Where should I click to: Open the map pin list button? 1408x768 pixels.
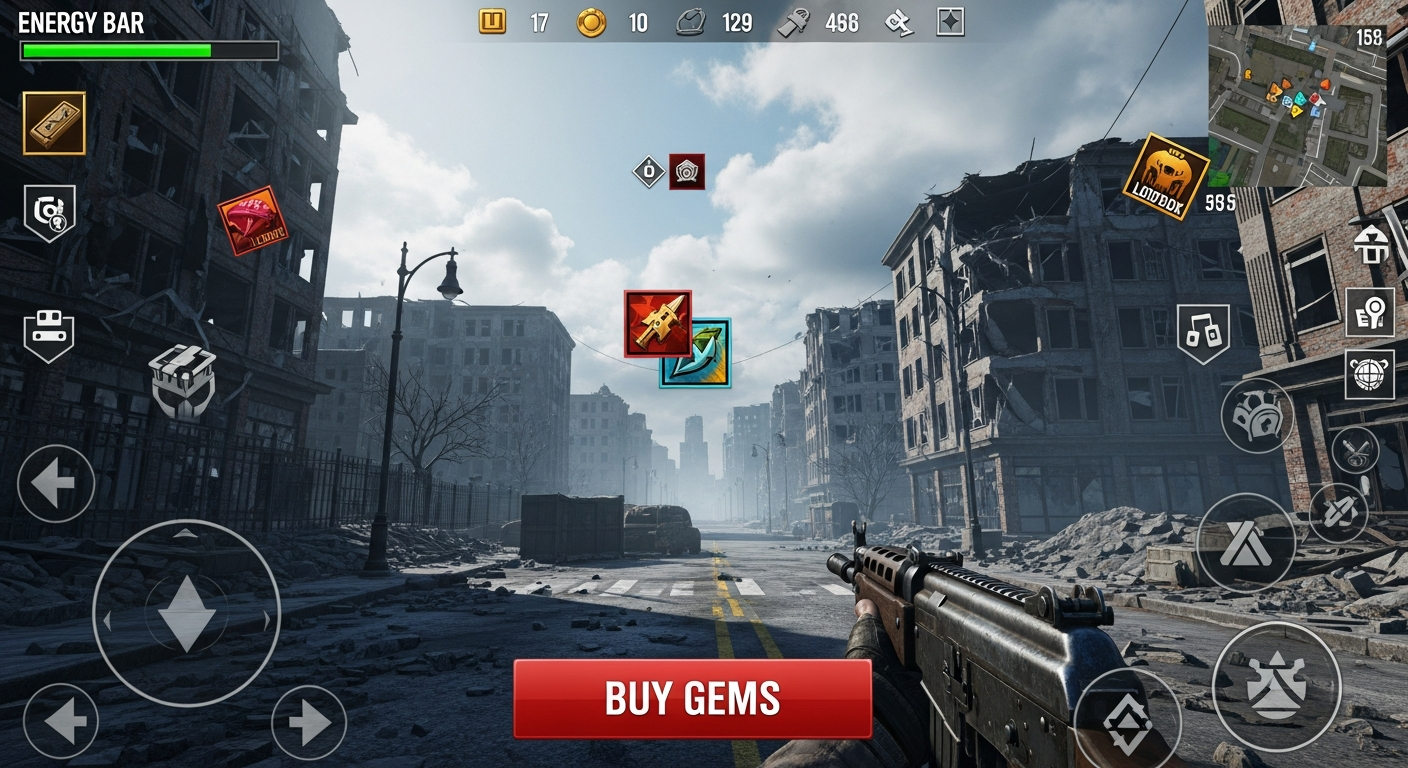click(1369, 311)
